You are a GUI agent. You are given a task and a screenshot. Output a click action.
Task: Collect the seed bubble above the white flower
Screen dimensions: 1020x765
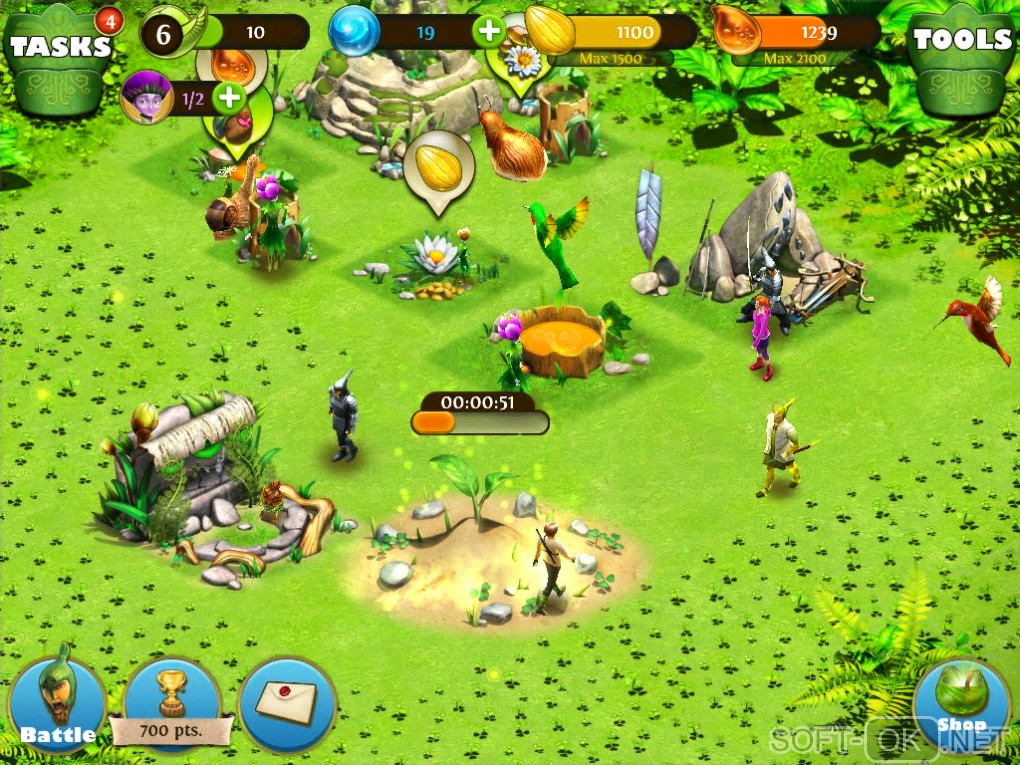pyautogui.click(x=437, y=167)
